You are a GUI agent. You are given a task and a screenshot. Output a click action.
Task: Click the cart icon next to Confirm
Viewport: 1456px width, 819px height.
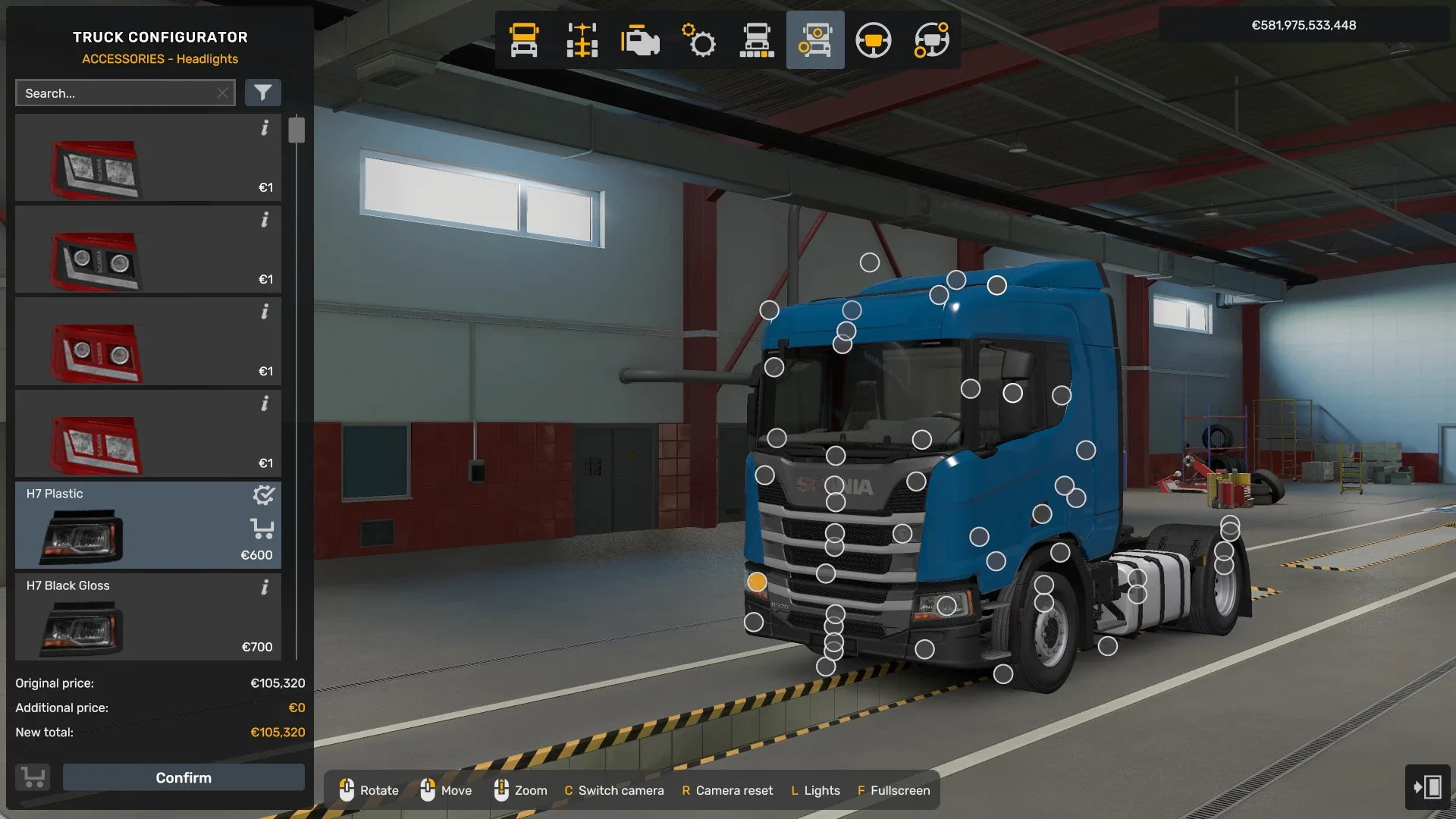pos(33,777)
